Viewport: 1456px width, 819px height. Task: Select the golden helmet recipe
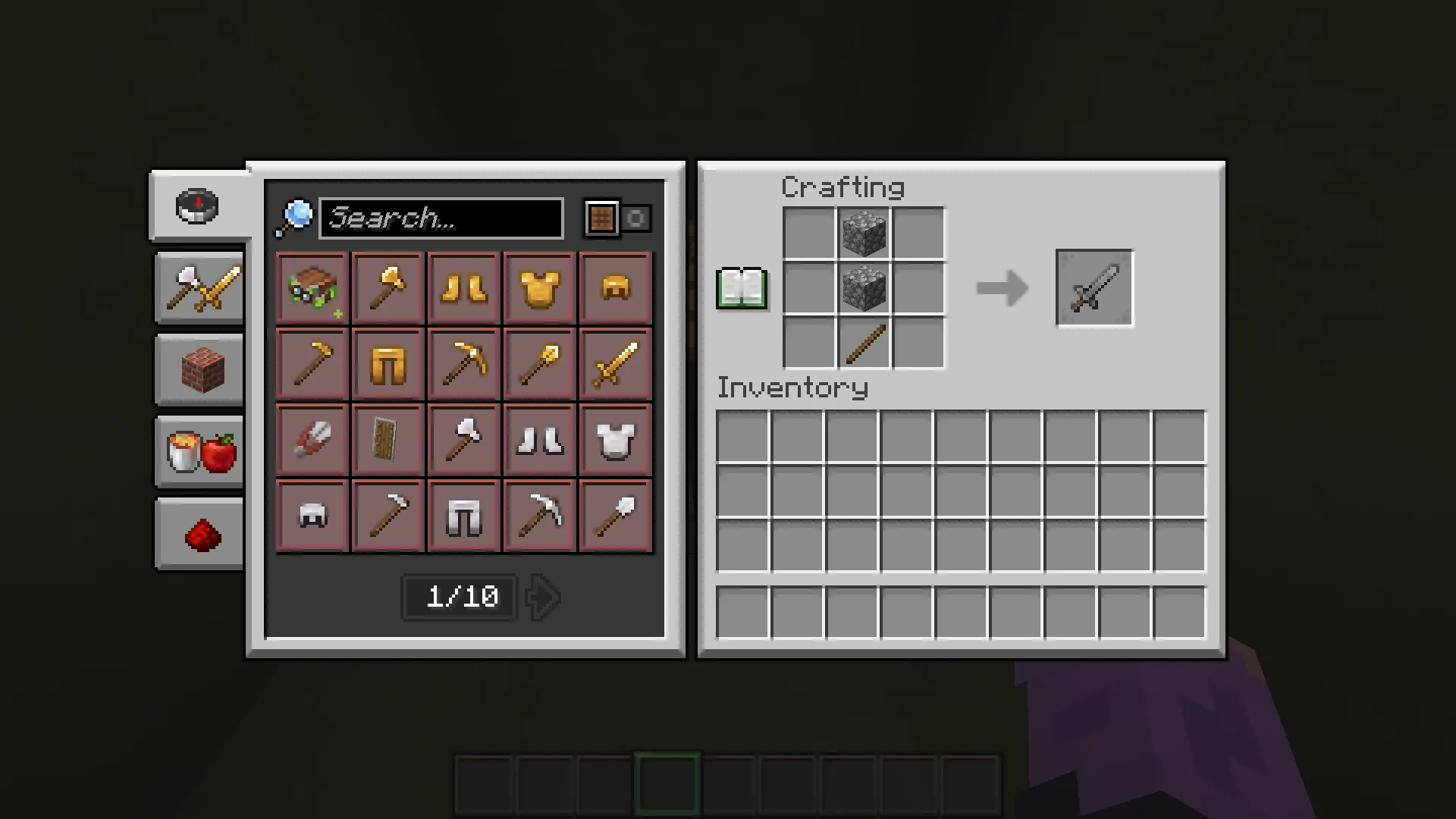tap(614, 288)
